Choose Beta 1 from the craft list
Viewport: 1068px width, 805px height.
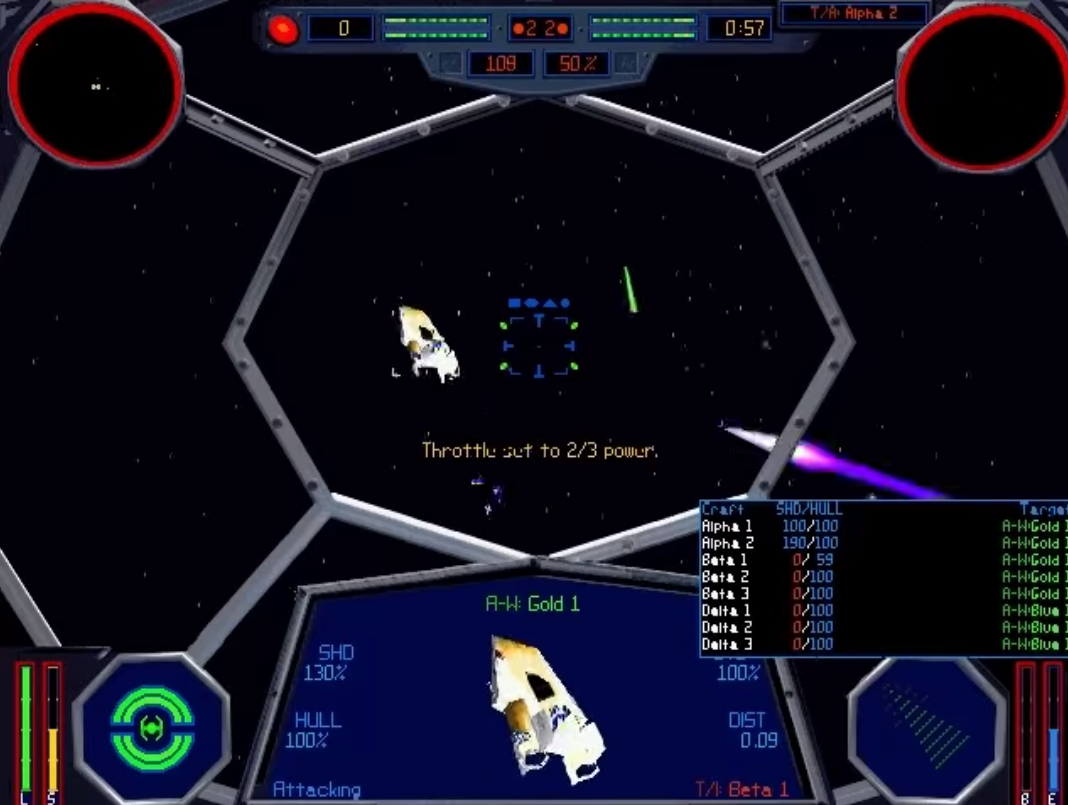(x=725, y=560)
